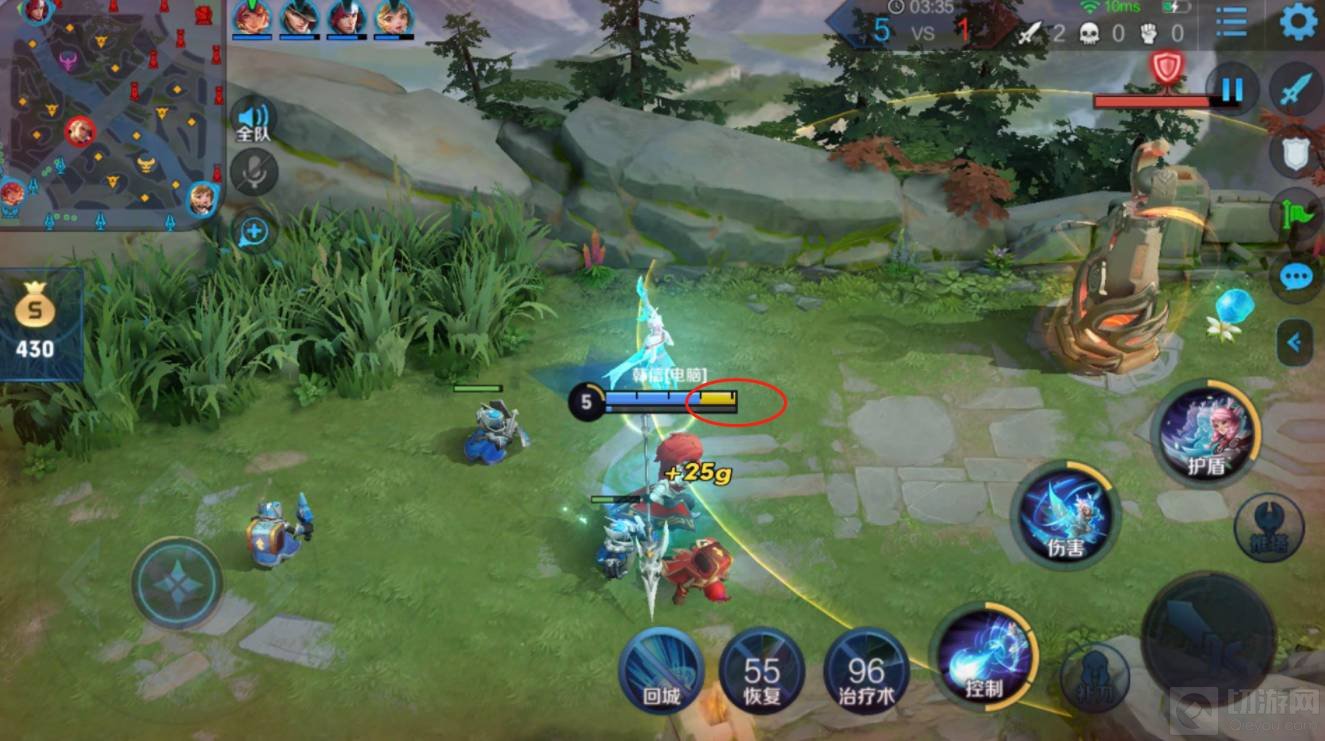The height and width of the screenshot is (741, 1325).
Task: Cast the 护盾 shield skill
Action: 1205,431
